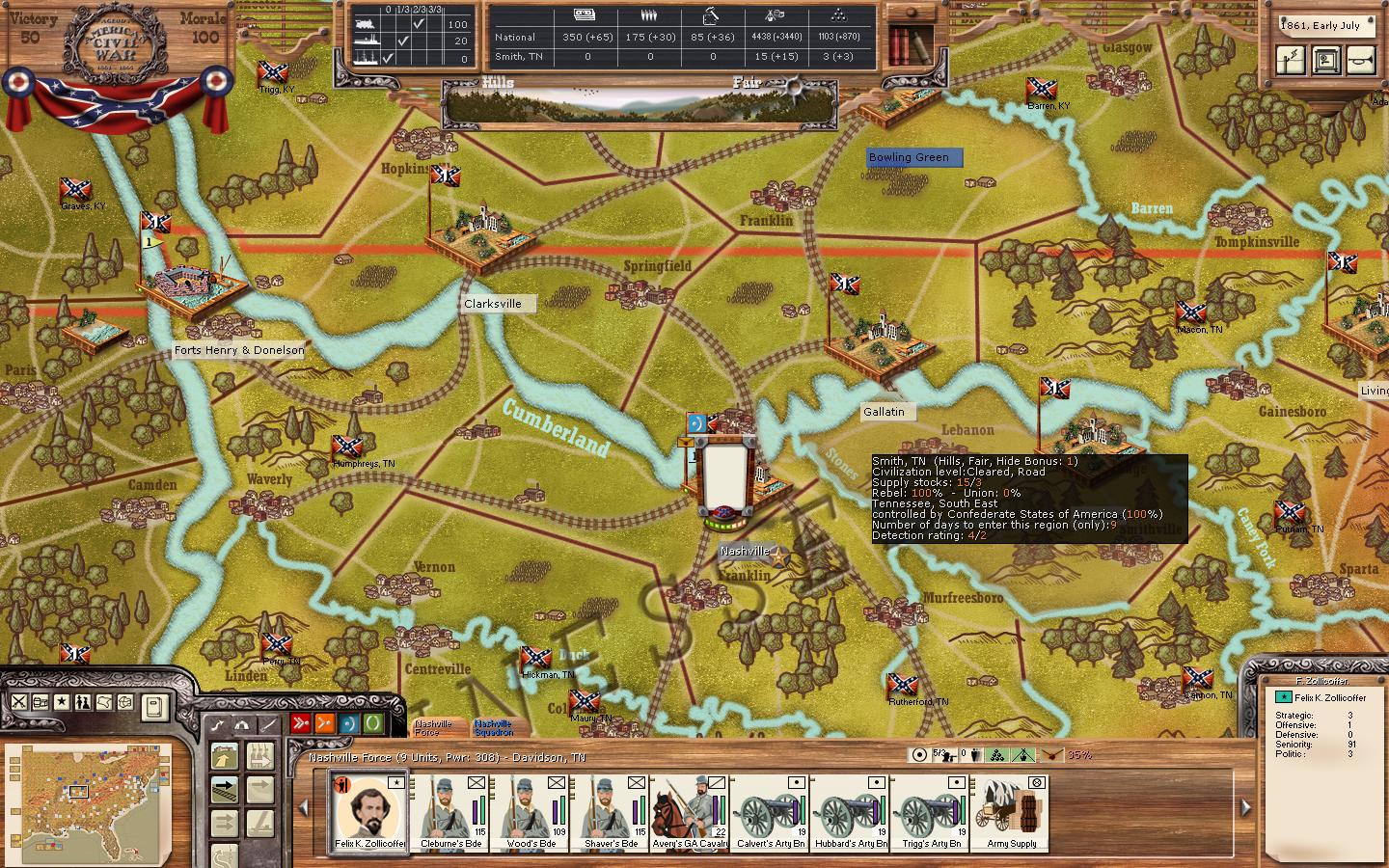The width and height of the screenshot is (1389, 868).
Task: Set the red assault posture
Action: pos(300,722)
